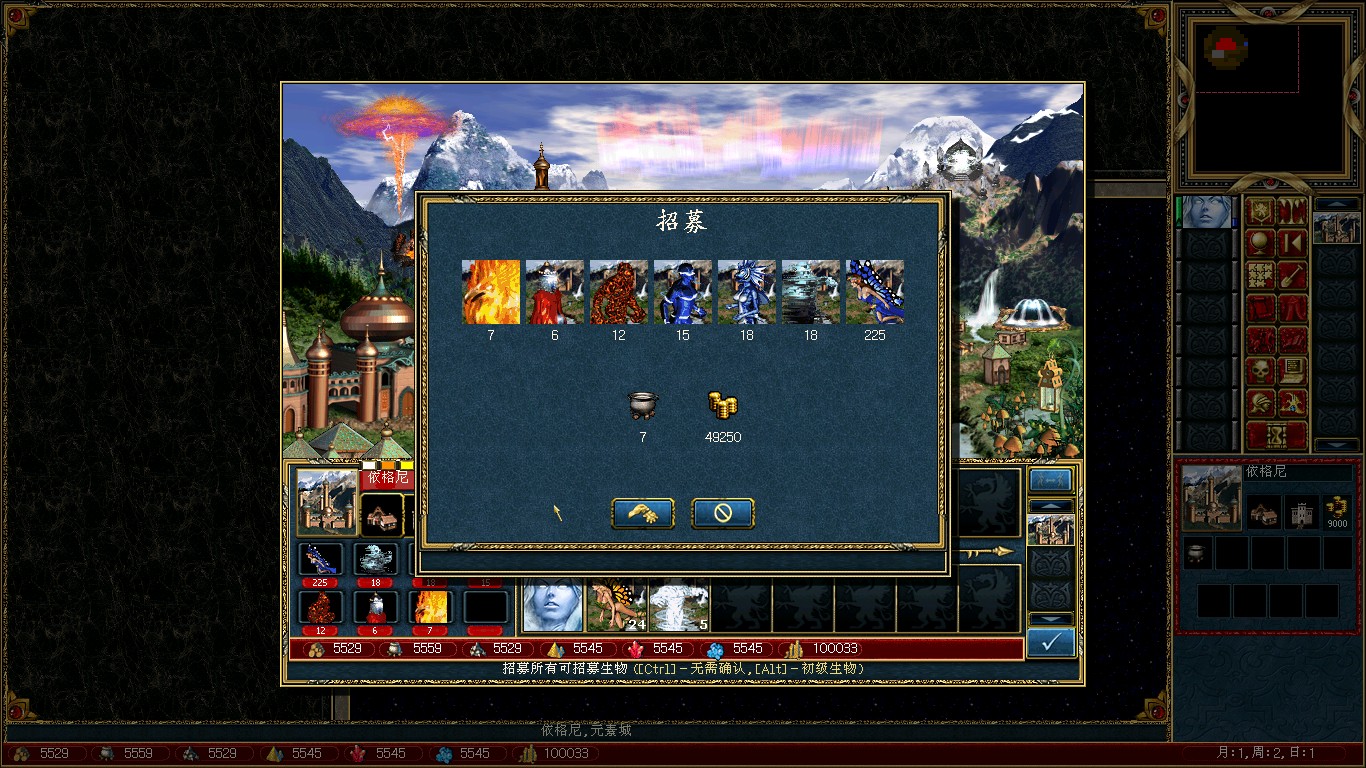Open adventure options via the skull icon
Image resolution: width=1366 pixels, height=768 pixels.
pyautogui.click(x=1260, y=370)
